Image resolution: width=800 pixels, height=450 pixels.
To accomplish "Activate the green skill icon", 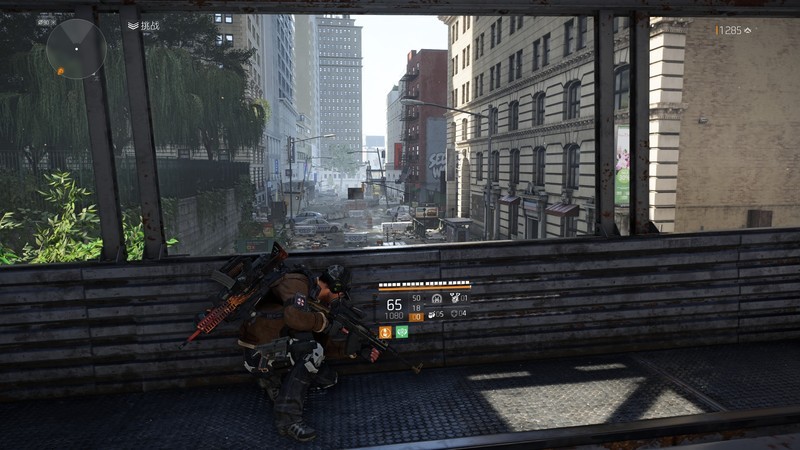I will [x=402, y=332].
